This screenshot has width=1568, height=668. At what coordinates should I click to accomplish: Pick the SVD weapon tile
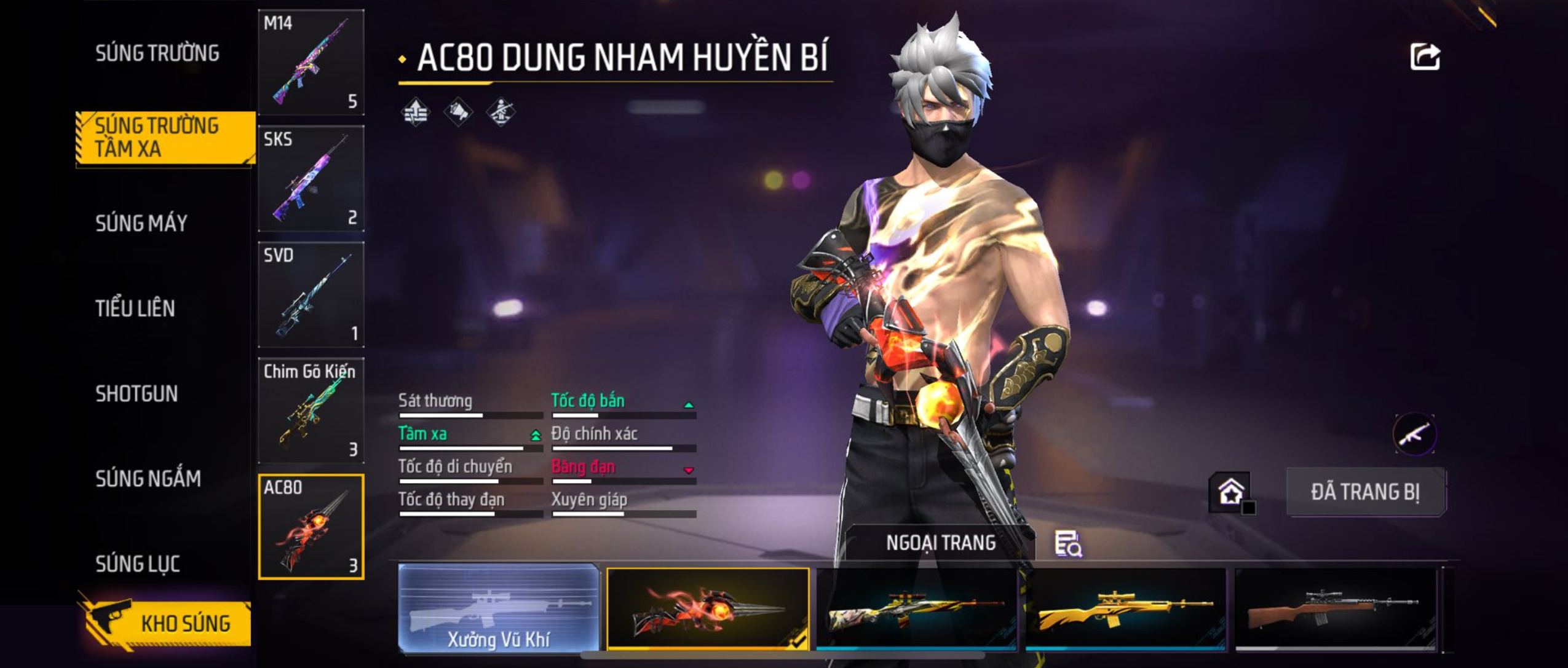[311, 294]
